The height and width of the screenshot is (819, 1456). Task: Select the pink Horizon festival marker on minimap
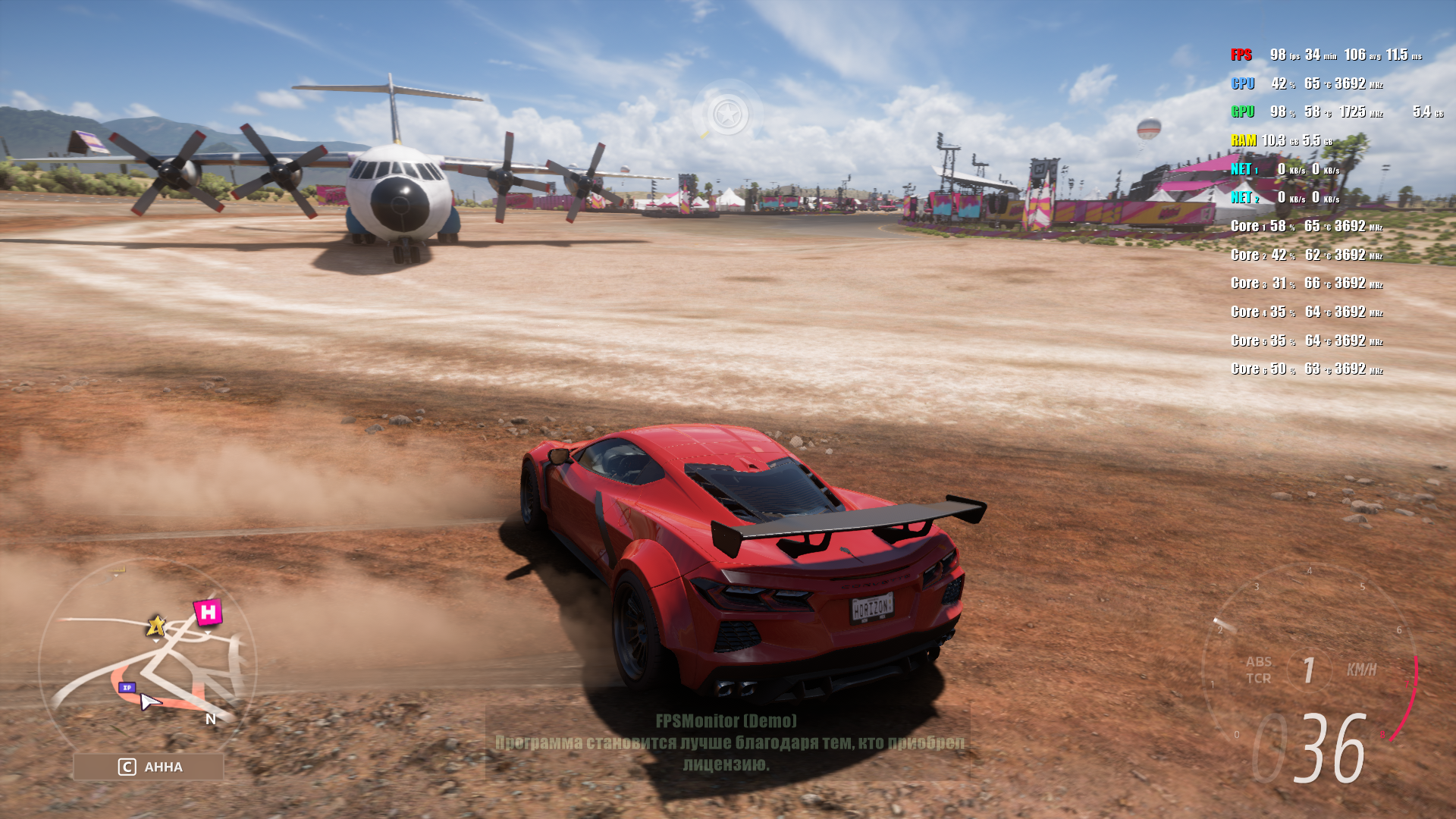(208, 612)
